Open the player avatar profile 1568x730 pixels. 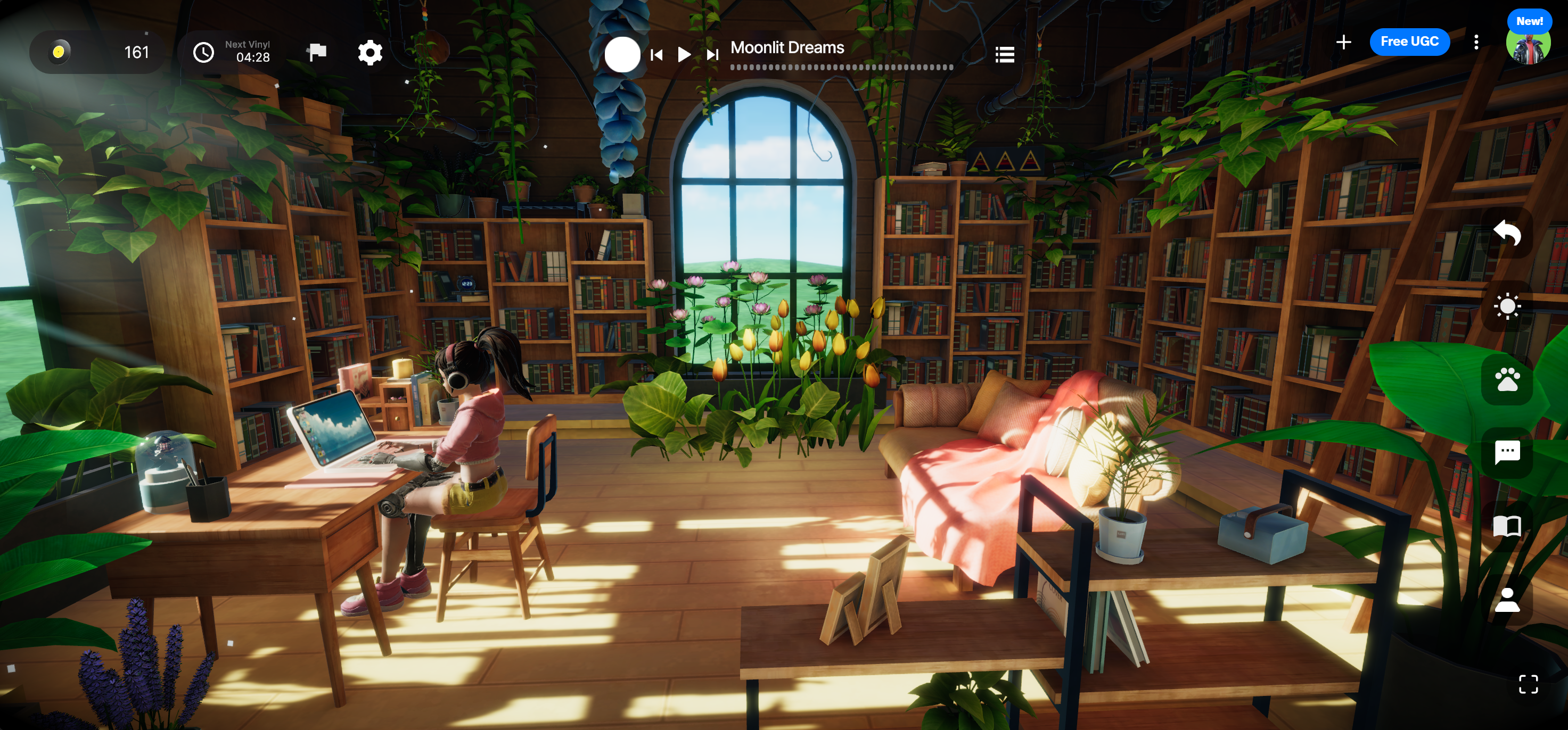coord(1527,46)
